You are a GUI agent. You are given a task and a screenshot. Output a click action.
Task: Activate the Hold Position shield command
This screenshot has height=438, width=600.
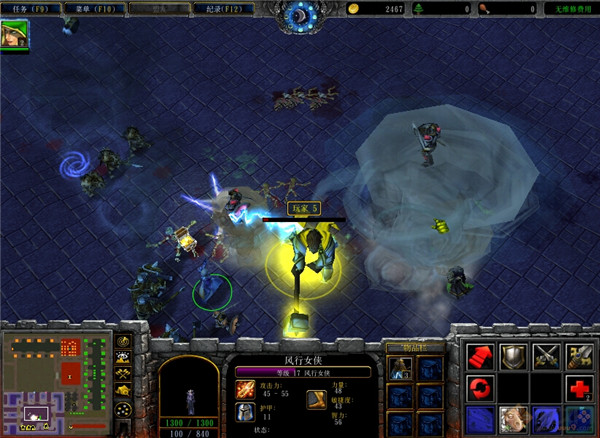coord(513,355)
